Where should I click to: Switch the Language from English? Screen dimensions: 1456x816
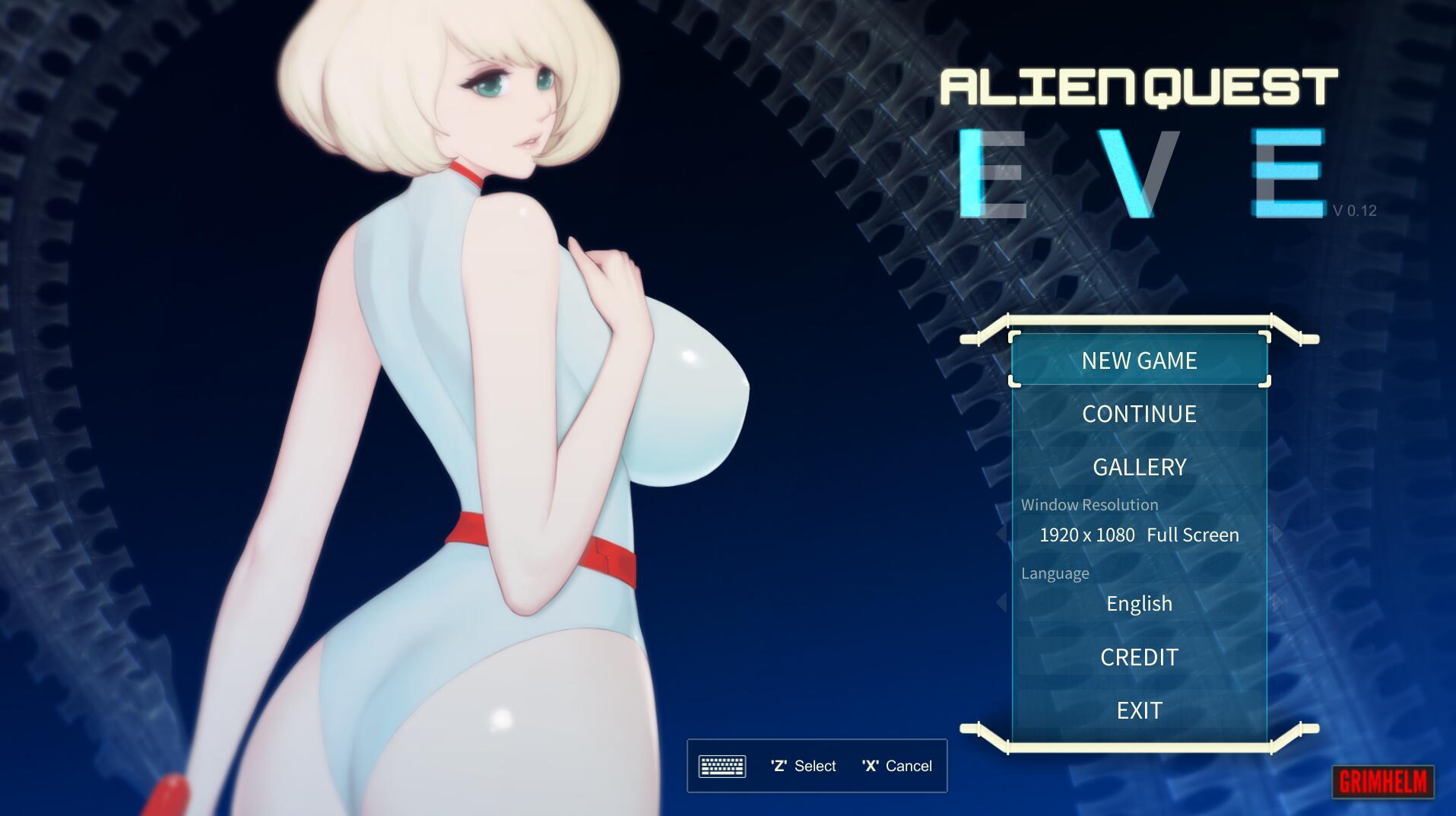point(1138,603)
